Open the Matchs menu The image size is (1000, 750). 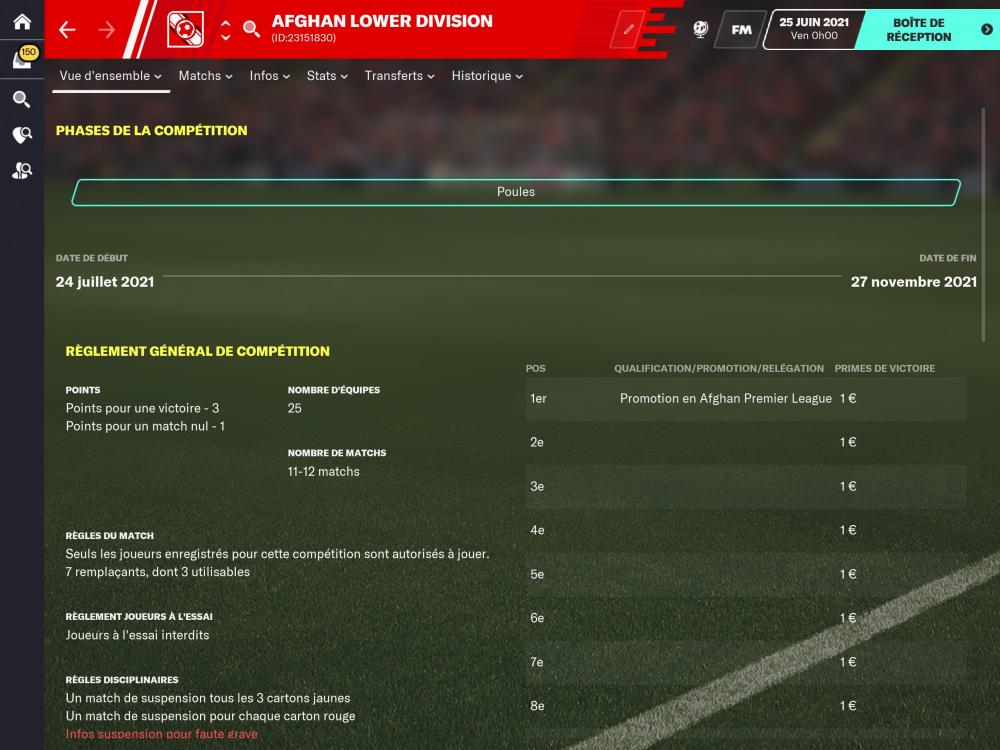click(x=205, y=76)
